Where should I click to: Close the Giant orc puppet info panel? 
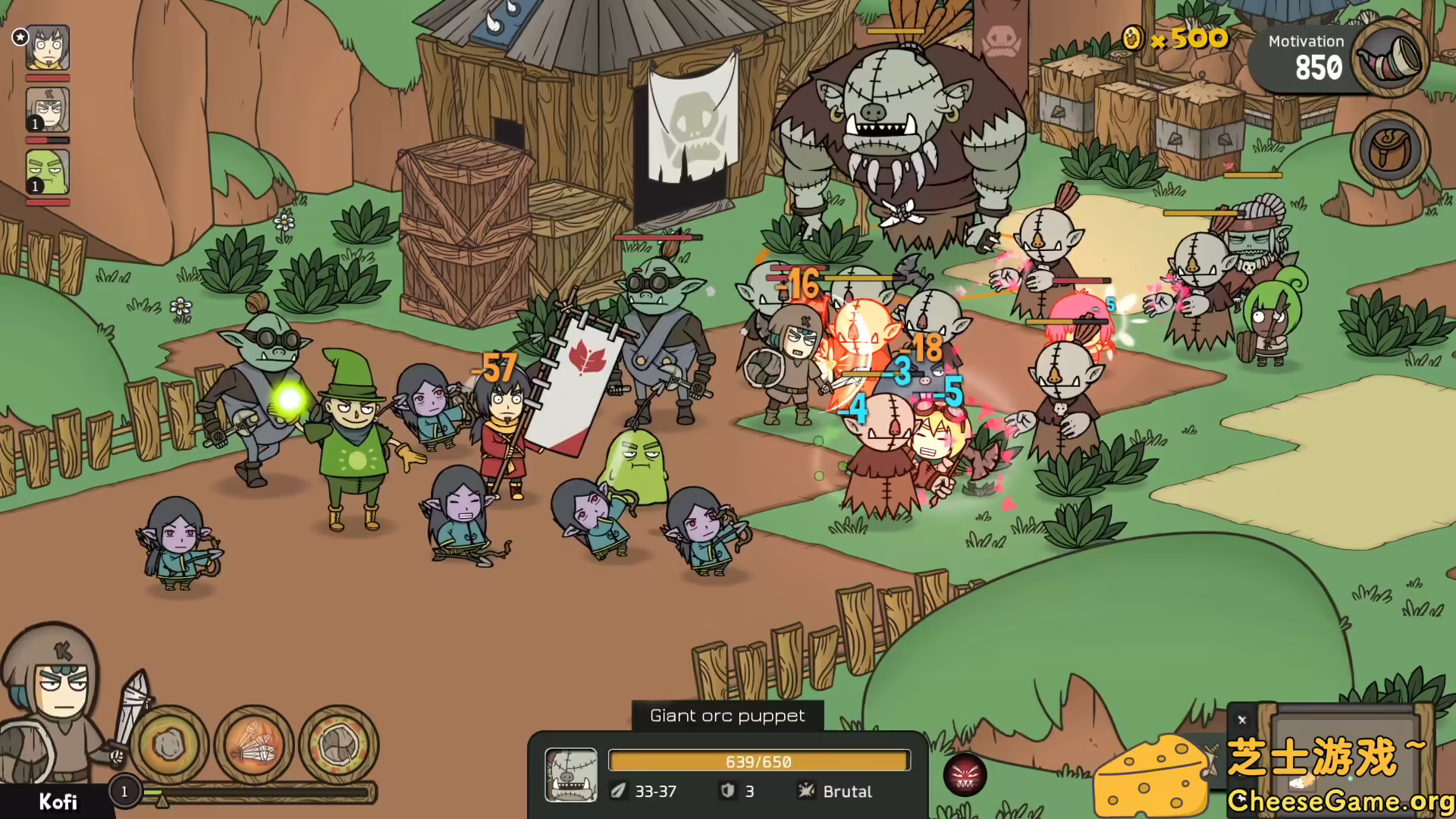1242,719
